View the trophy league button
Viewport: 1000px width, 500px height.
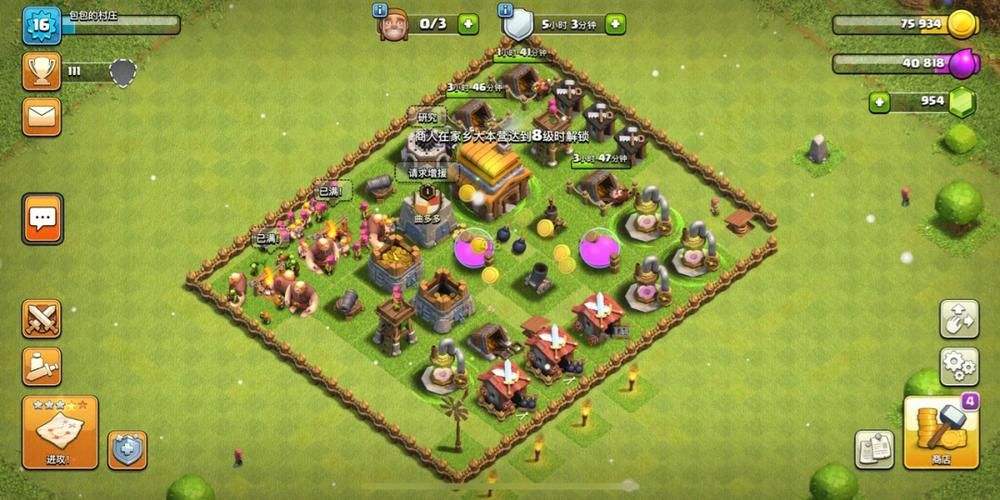click(42, 71)
